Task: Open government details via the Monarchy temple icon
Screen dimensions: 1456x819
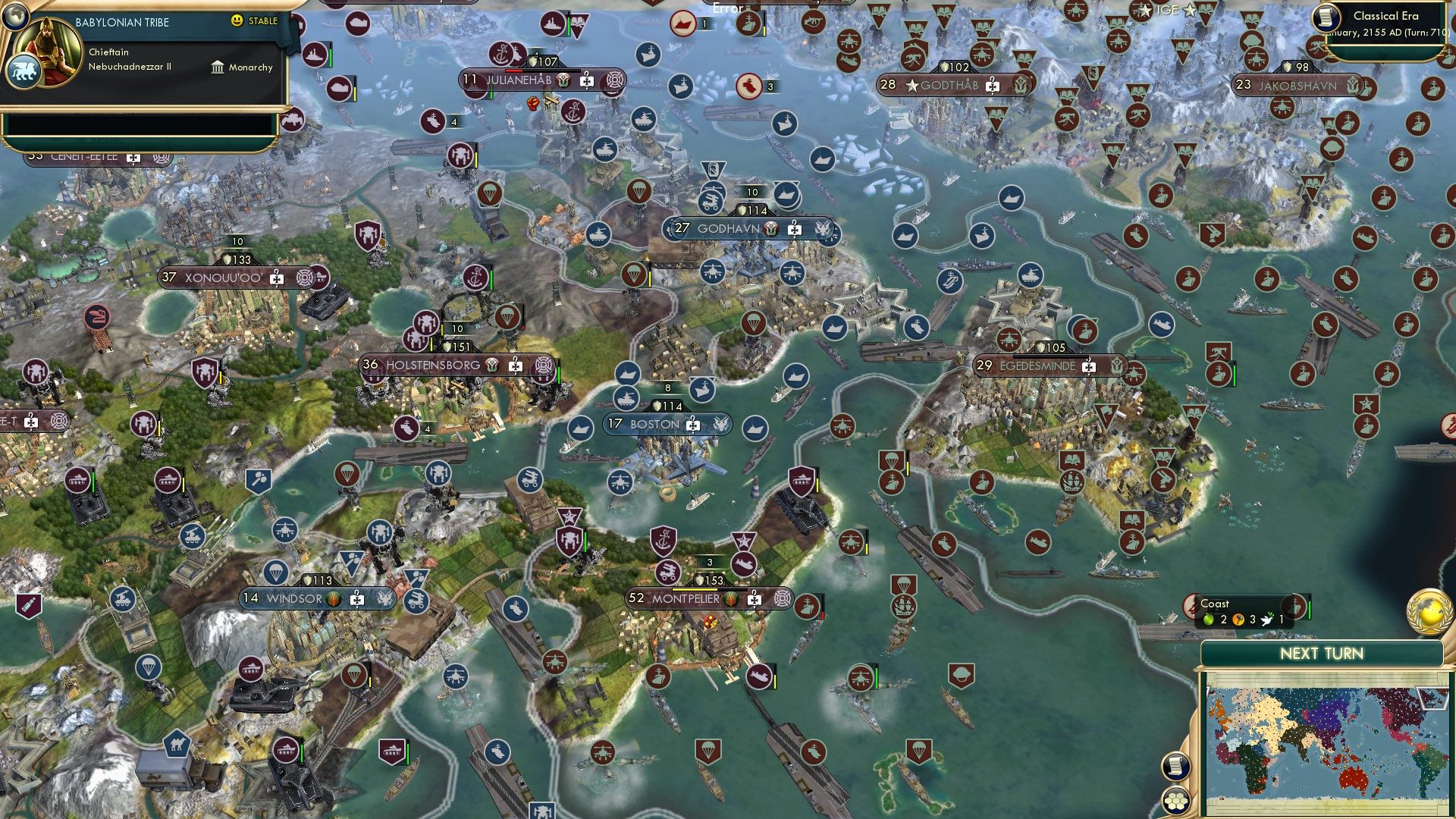Action: (x=216, y=67)
